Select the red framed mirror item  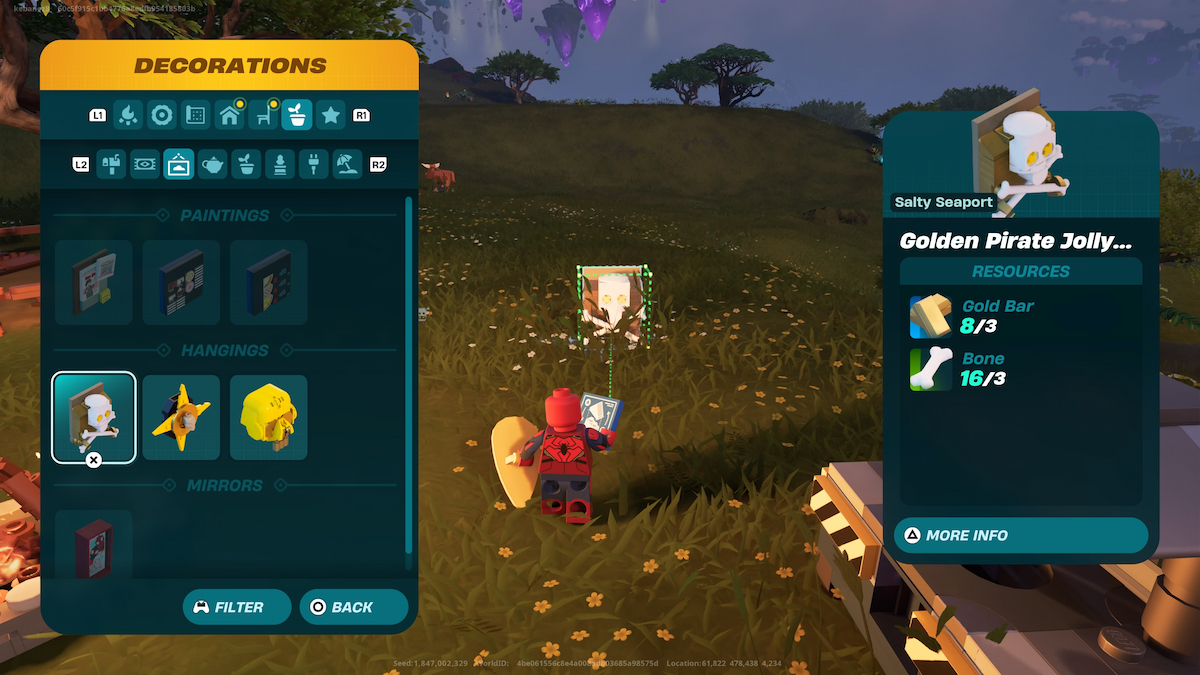point(94,545)
